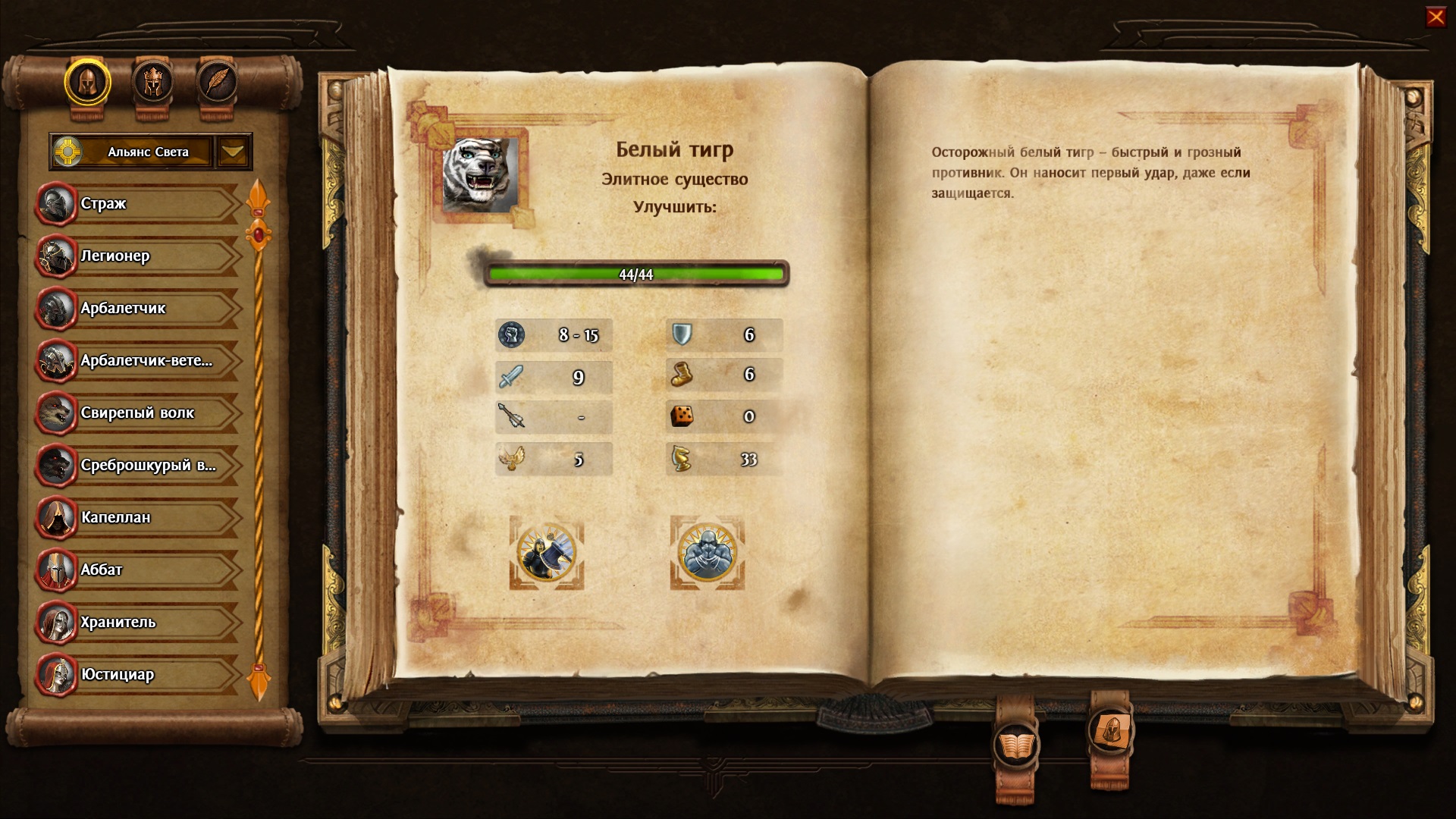This screenshot has width=1456, height=819.
Task: Click the white tiger portrait
Action: click(480, 175)
